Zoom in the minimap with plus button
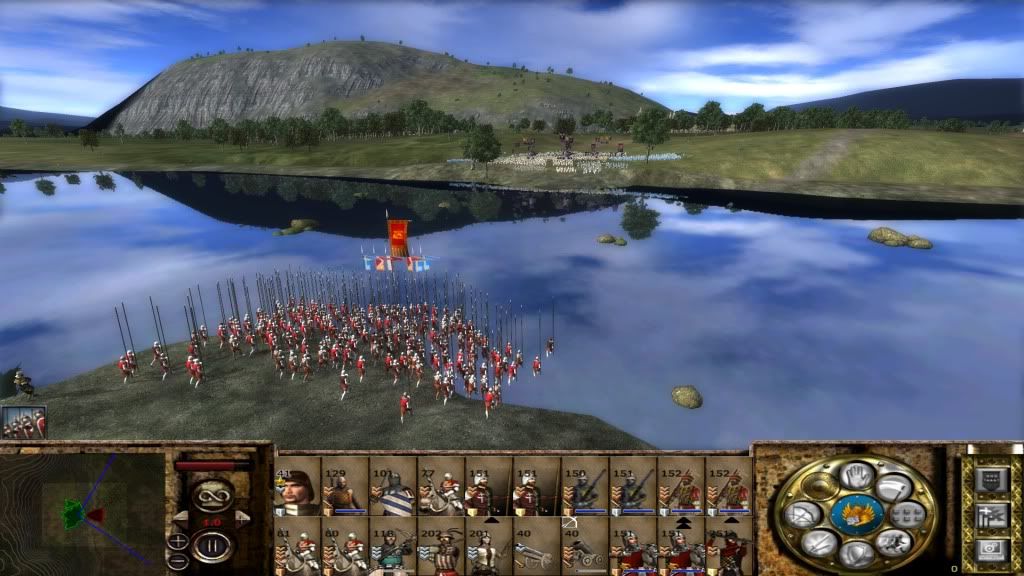 177,541
